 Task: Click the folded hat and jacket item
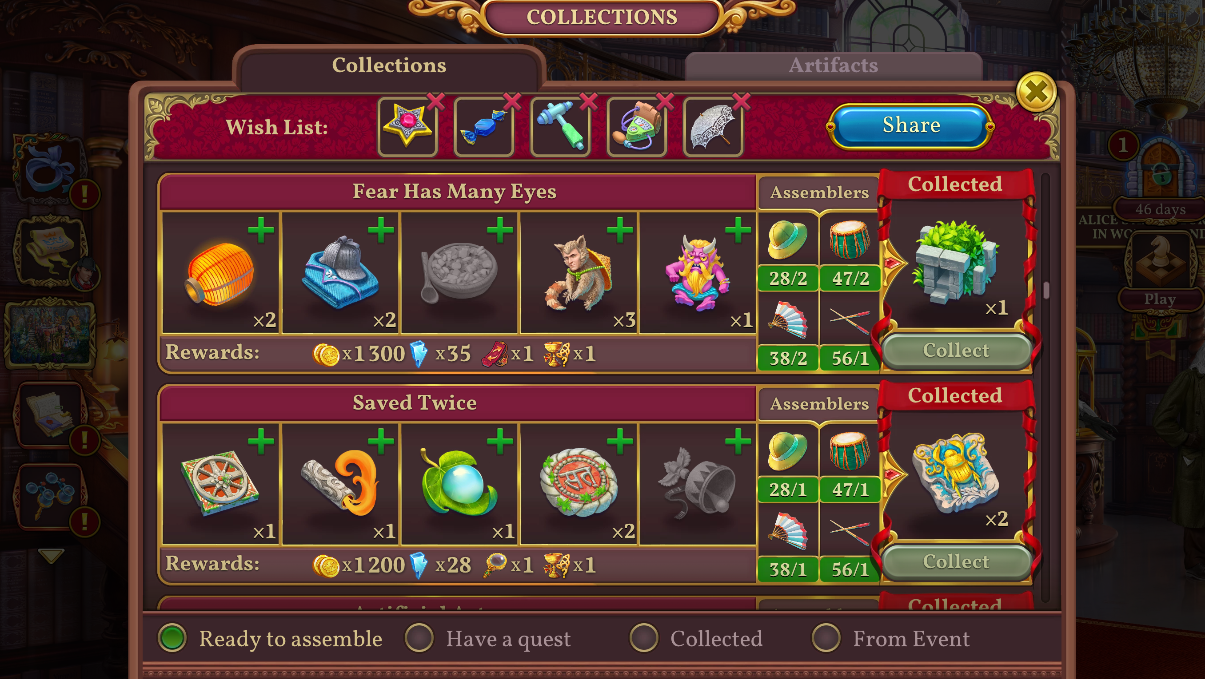pos(340,274)
